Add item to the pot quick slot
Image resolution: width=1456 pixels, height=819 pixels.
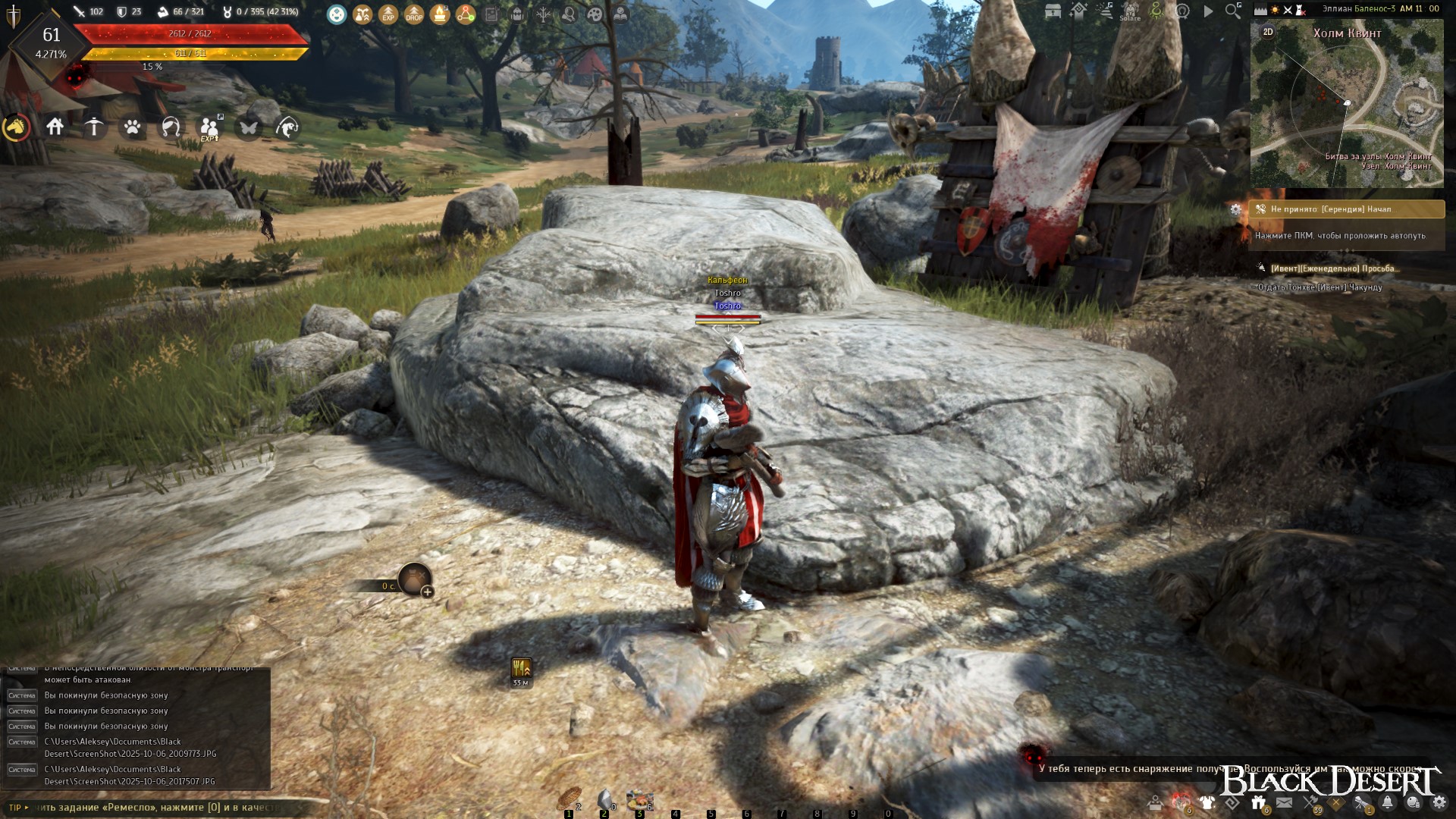[428, 591]
